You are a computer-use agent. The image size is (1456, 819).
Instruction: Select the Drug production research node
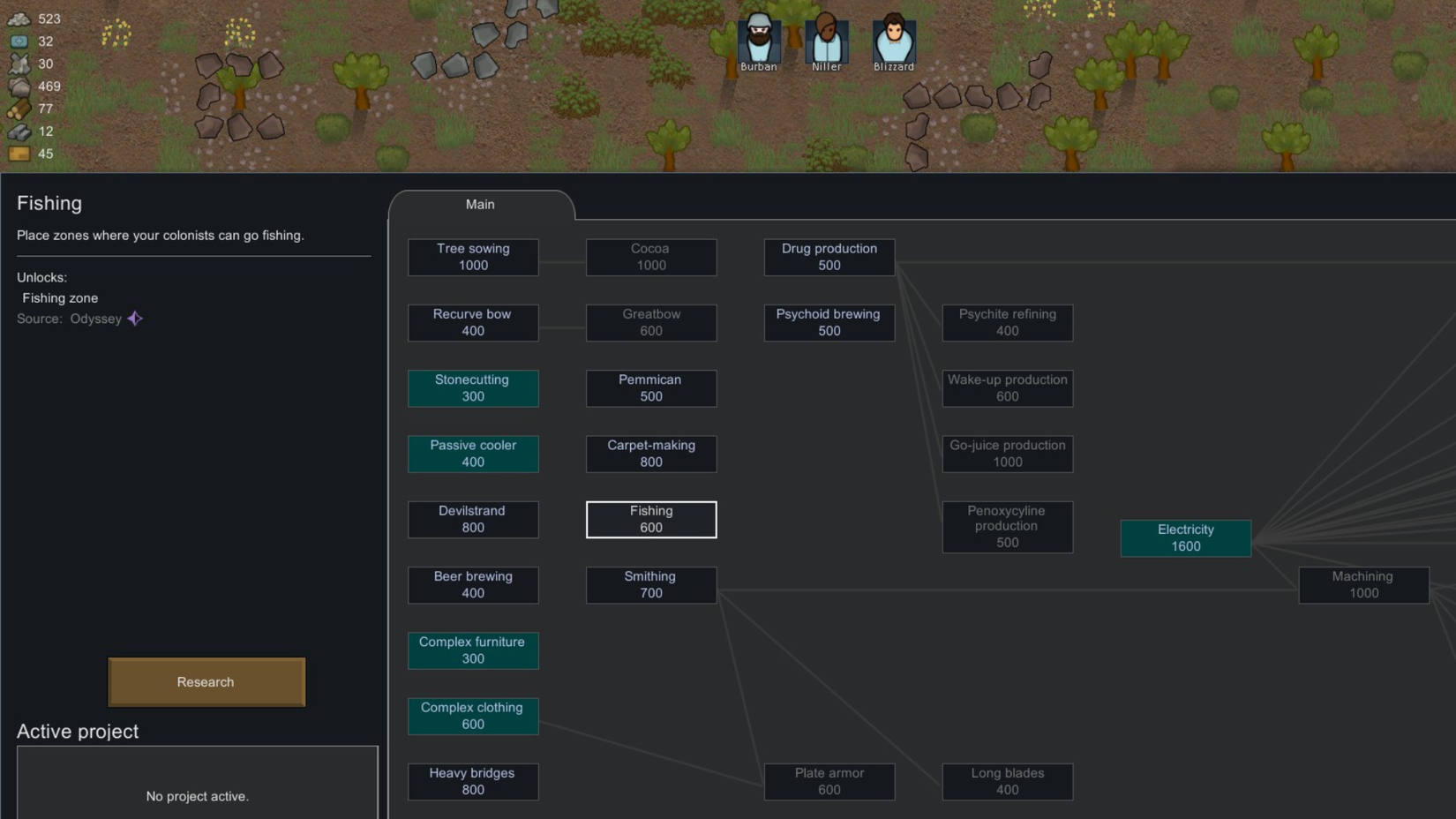coord(829,257)
